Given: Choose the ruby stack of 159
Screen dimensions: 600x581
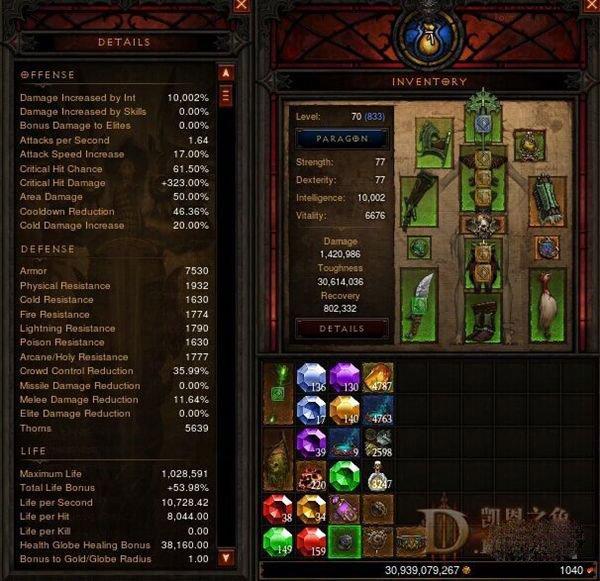Looking at the screenshot, I should coord(312,541).
